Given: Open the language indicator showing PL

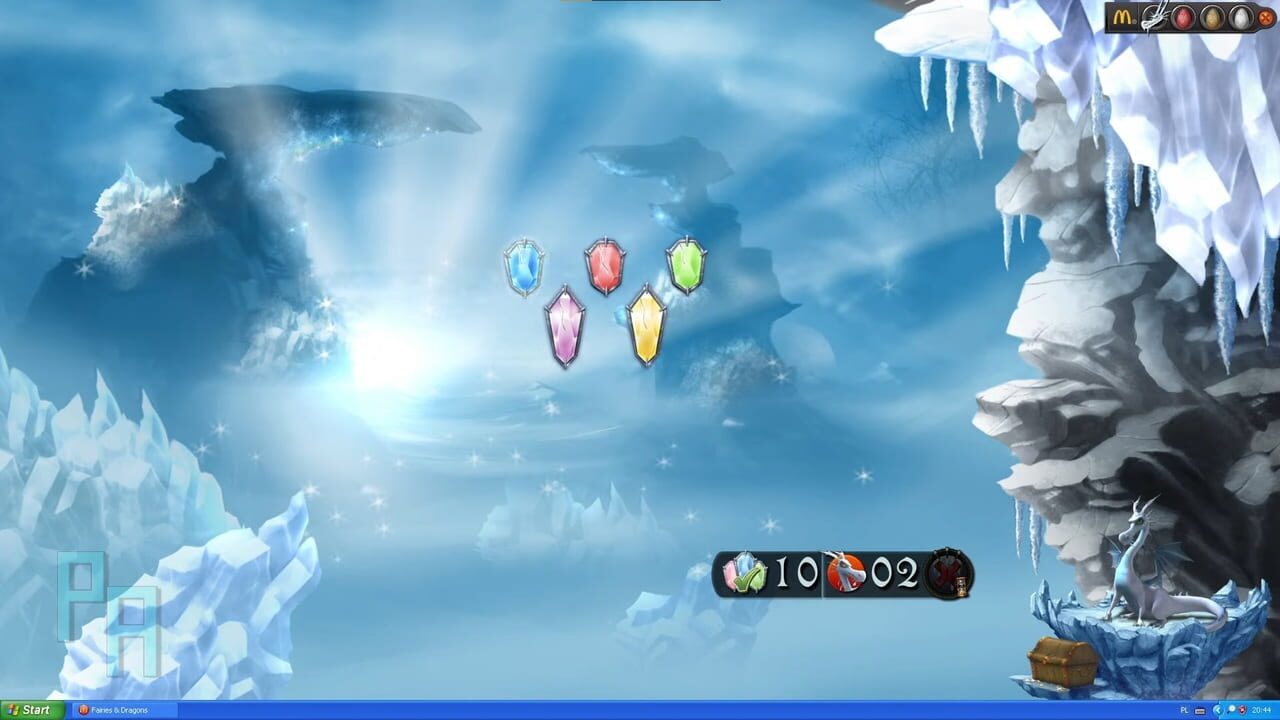Looking at the screenshot, I should click(1184, 710).
